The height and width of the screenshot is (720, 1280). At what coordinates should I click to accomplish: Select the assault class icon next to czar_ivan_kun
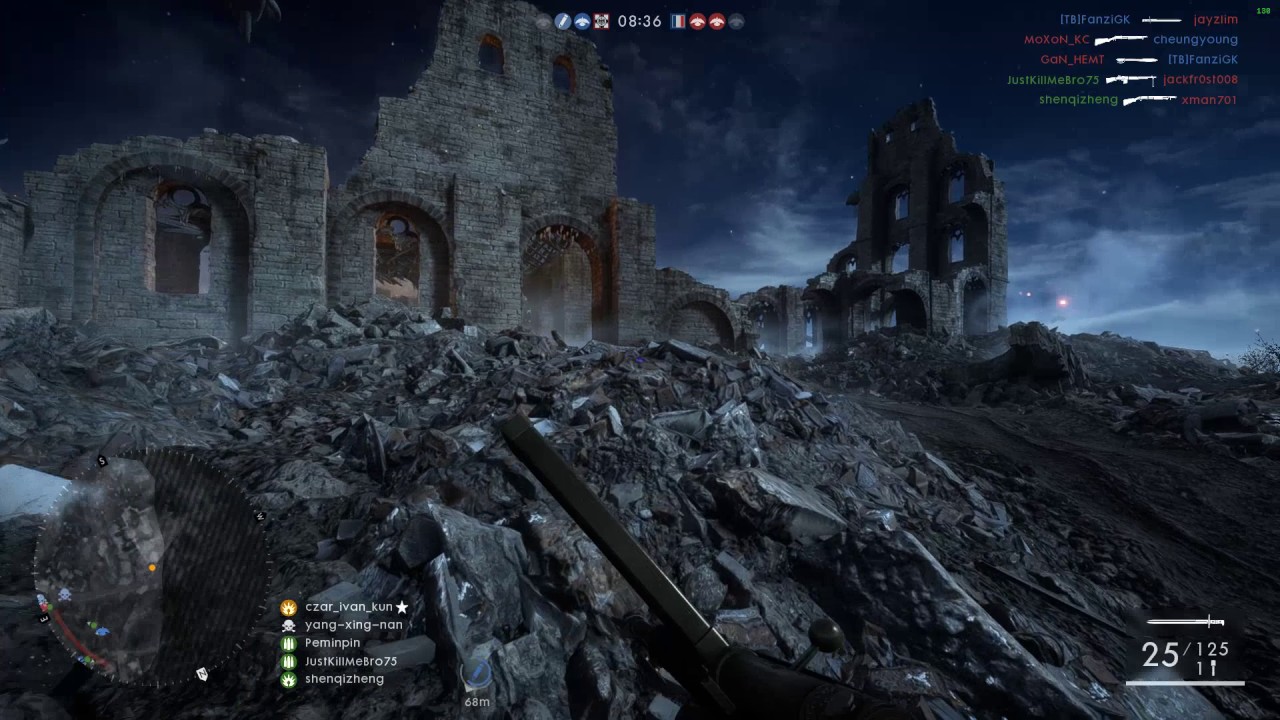tap(288, 607)
